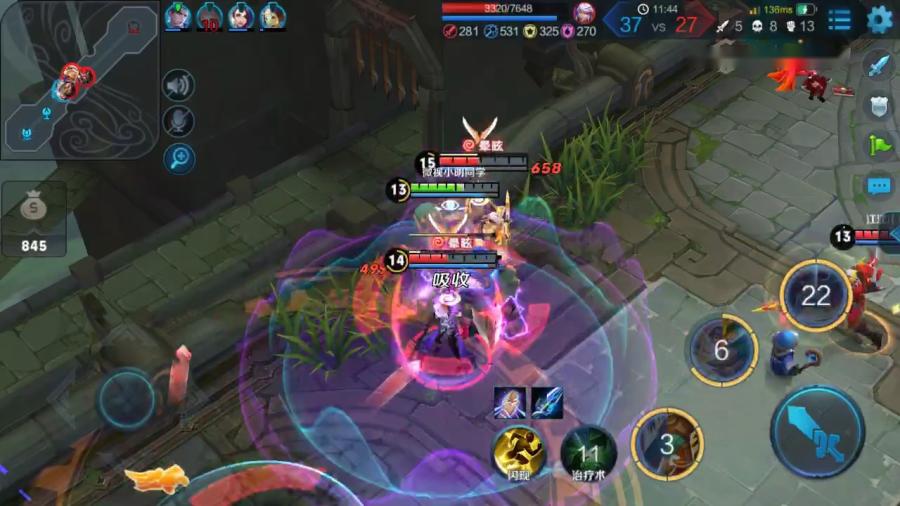
Task: Open the battlefield minimap
Action: coord(78,78)
